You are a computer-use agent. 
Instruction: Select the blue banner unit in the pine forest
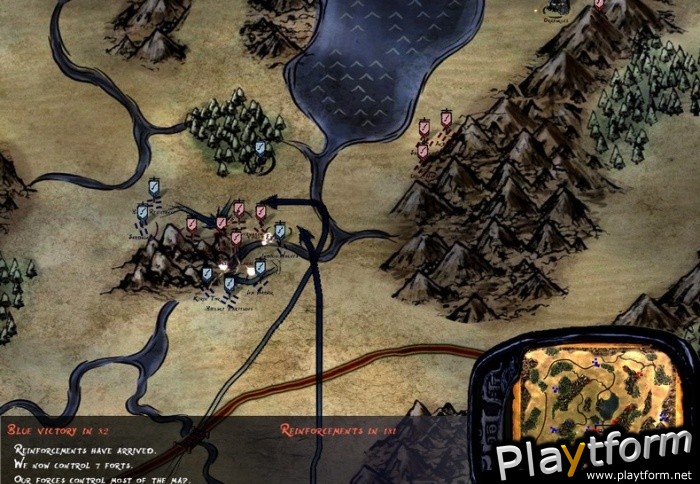click(260, 148)
